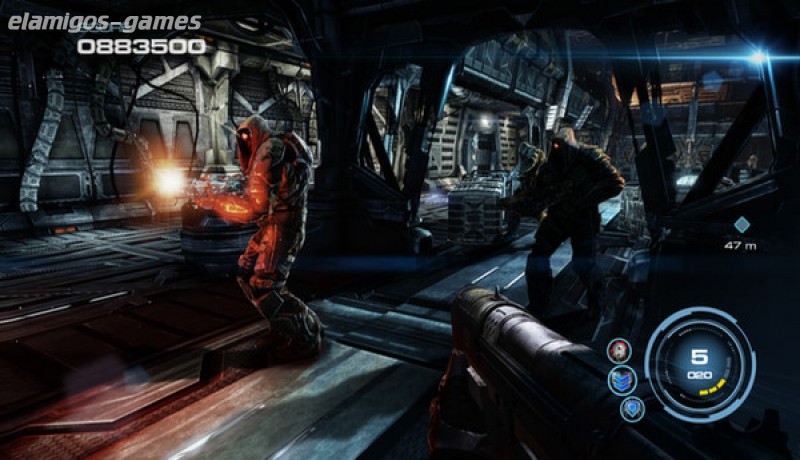The height and width of the screenshot is (460, 800).
Task: Activate the blue chevron ability icon
Action: click(623, 380)
